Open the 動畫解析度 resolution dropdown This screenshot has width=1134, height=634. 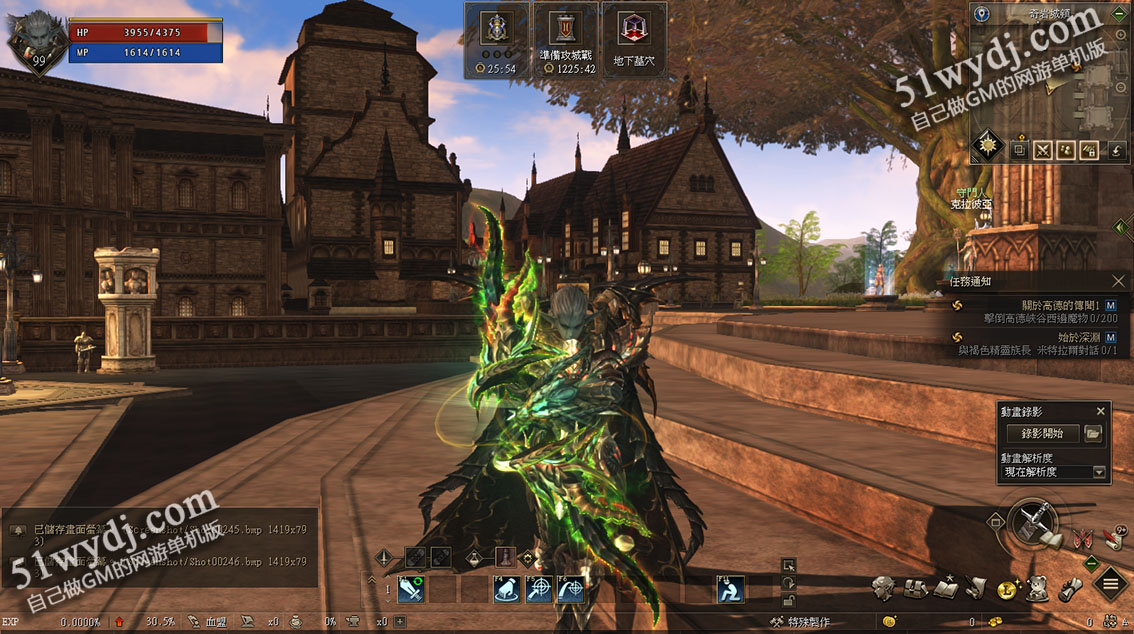point(1099,472)
